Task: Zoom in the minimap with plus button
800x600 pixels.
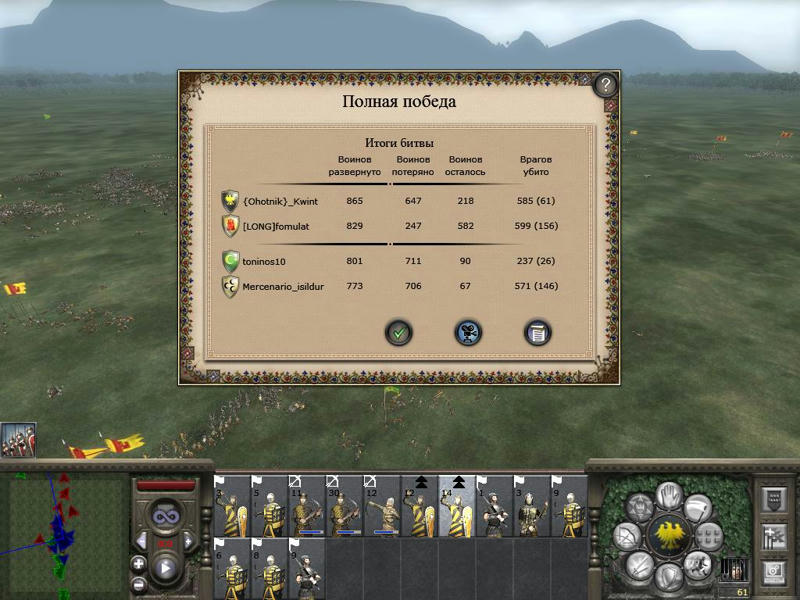Action: tap(138, 563)
